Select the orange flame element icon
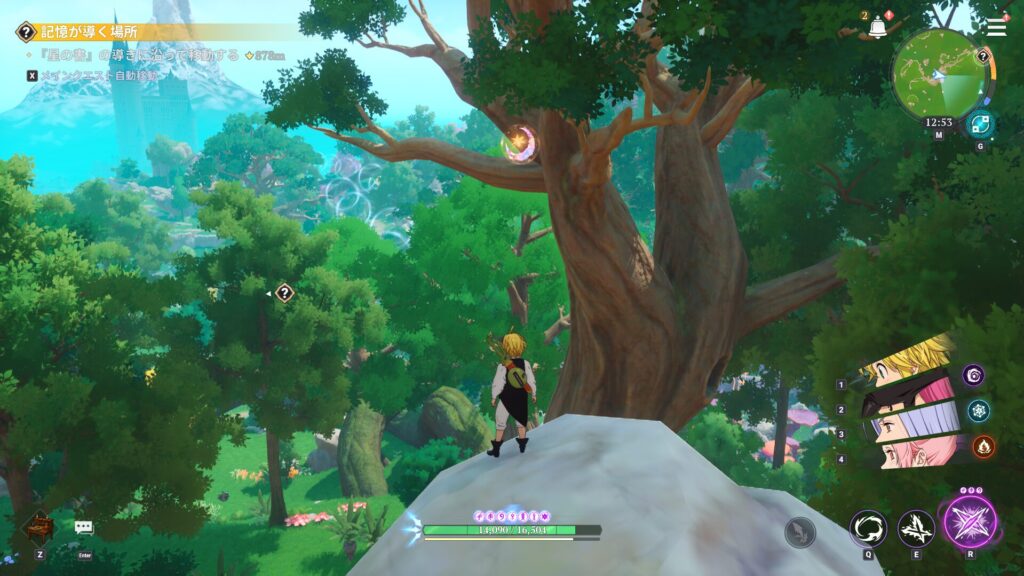 (983, 446)
